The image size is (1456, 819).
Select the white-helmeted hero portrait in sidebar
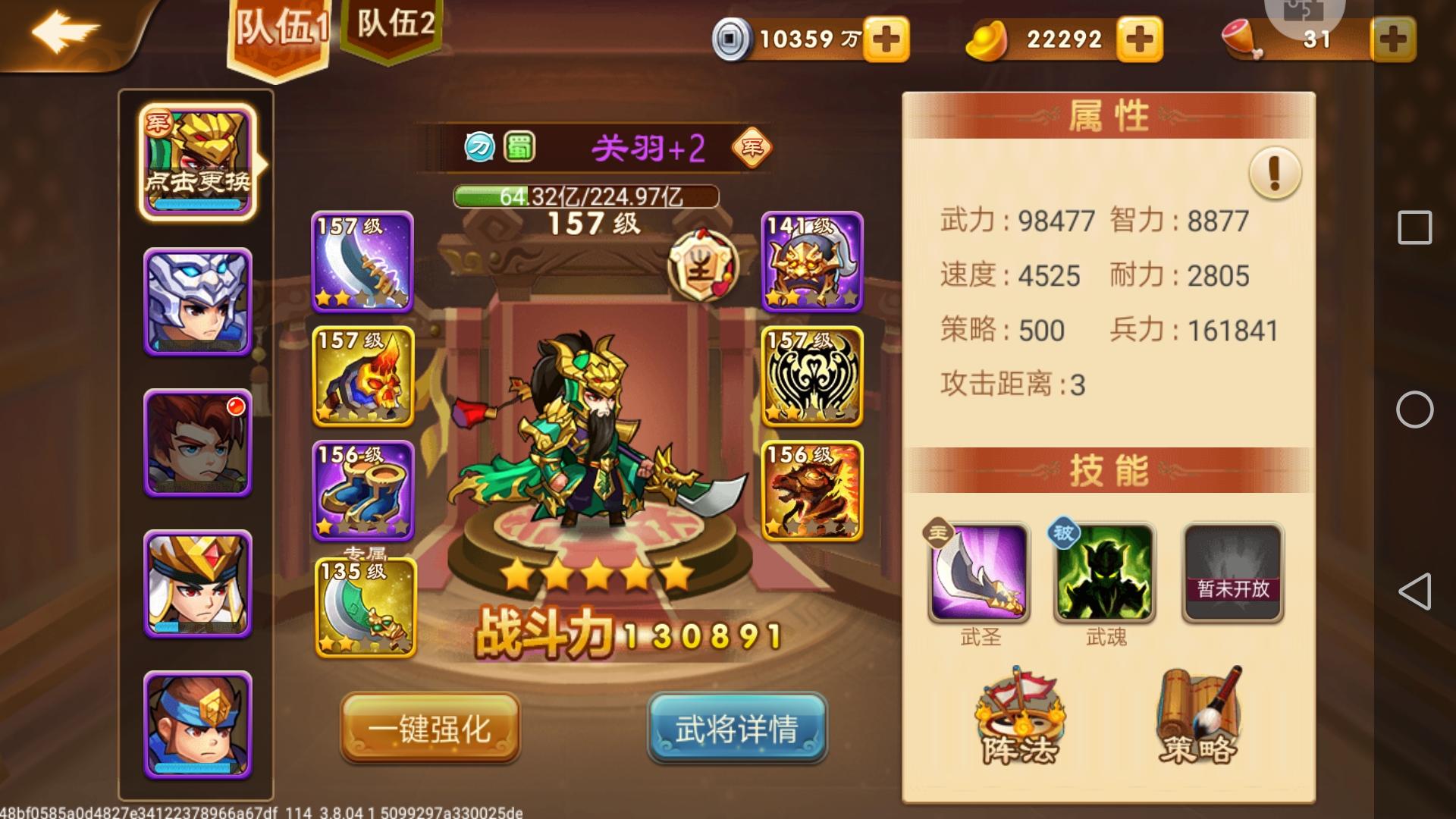[x=196, y=303]
